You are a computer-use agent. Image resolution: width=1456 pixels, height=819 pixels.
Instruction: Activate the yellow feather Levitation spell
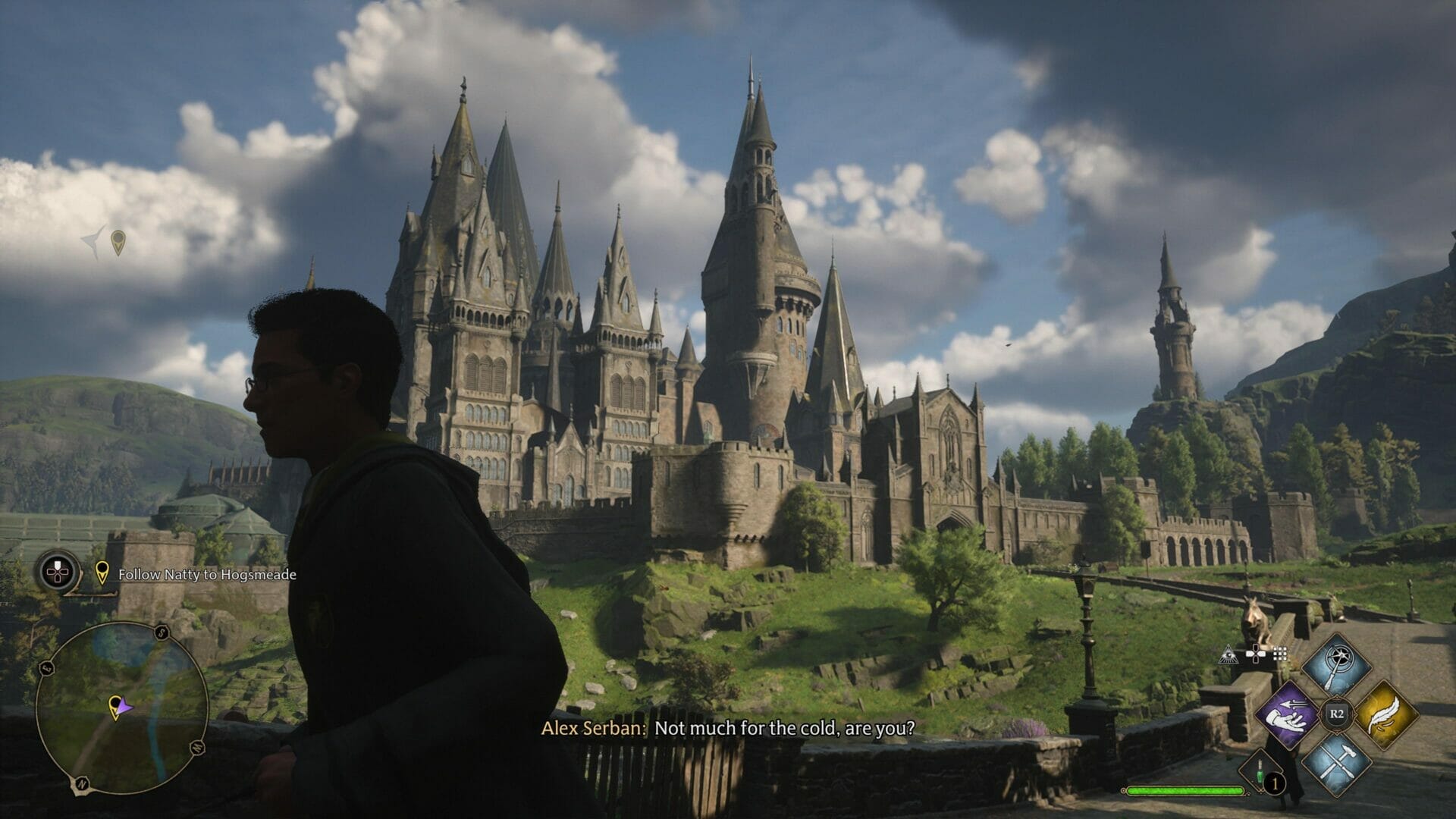coord(1385,714)
